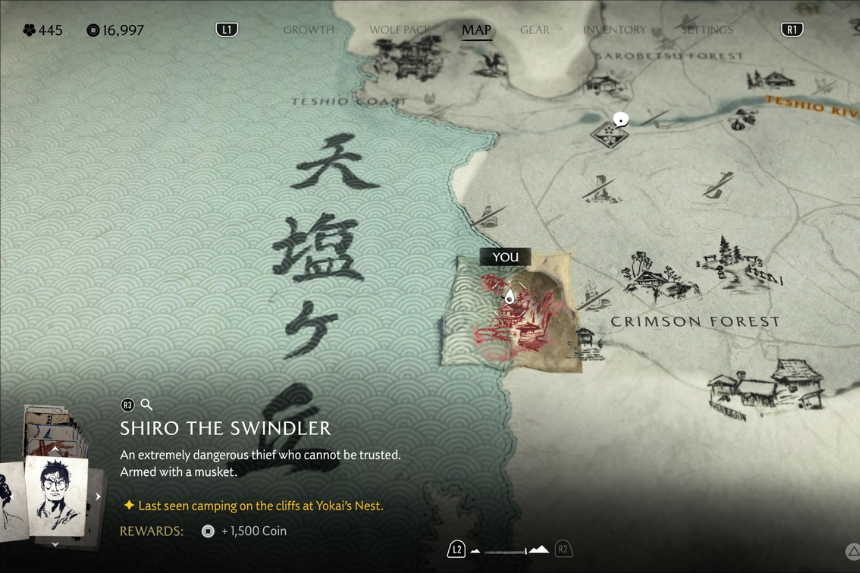
Task: Click the map zoom level slider
Action: 510,550
